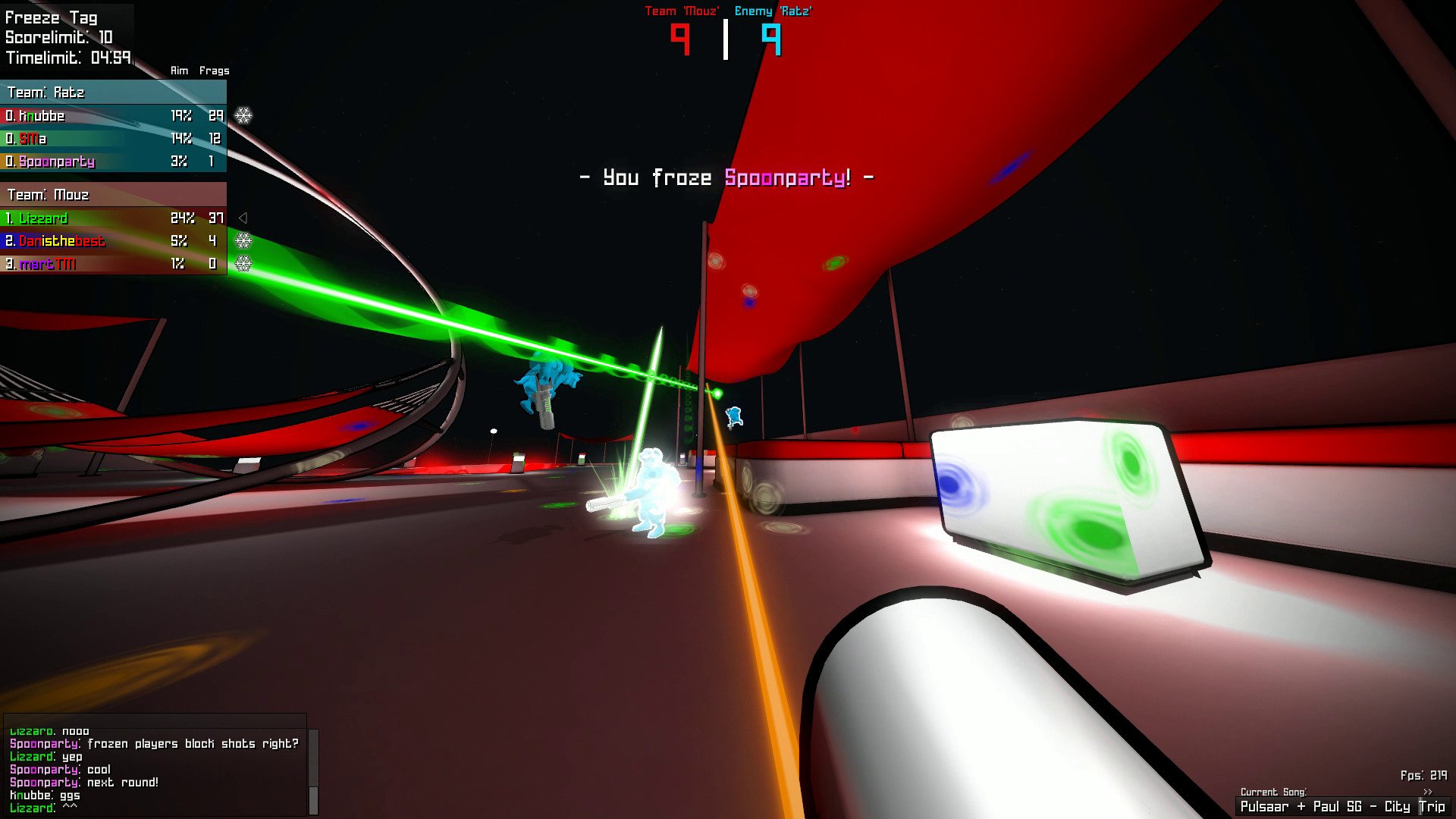Click the snowflake frozen icon beside Knubbe
1456x819 pixels.
pyautogui.click(x=243, y=115)
